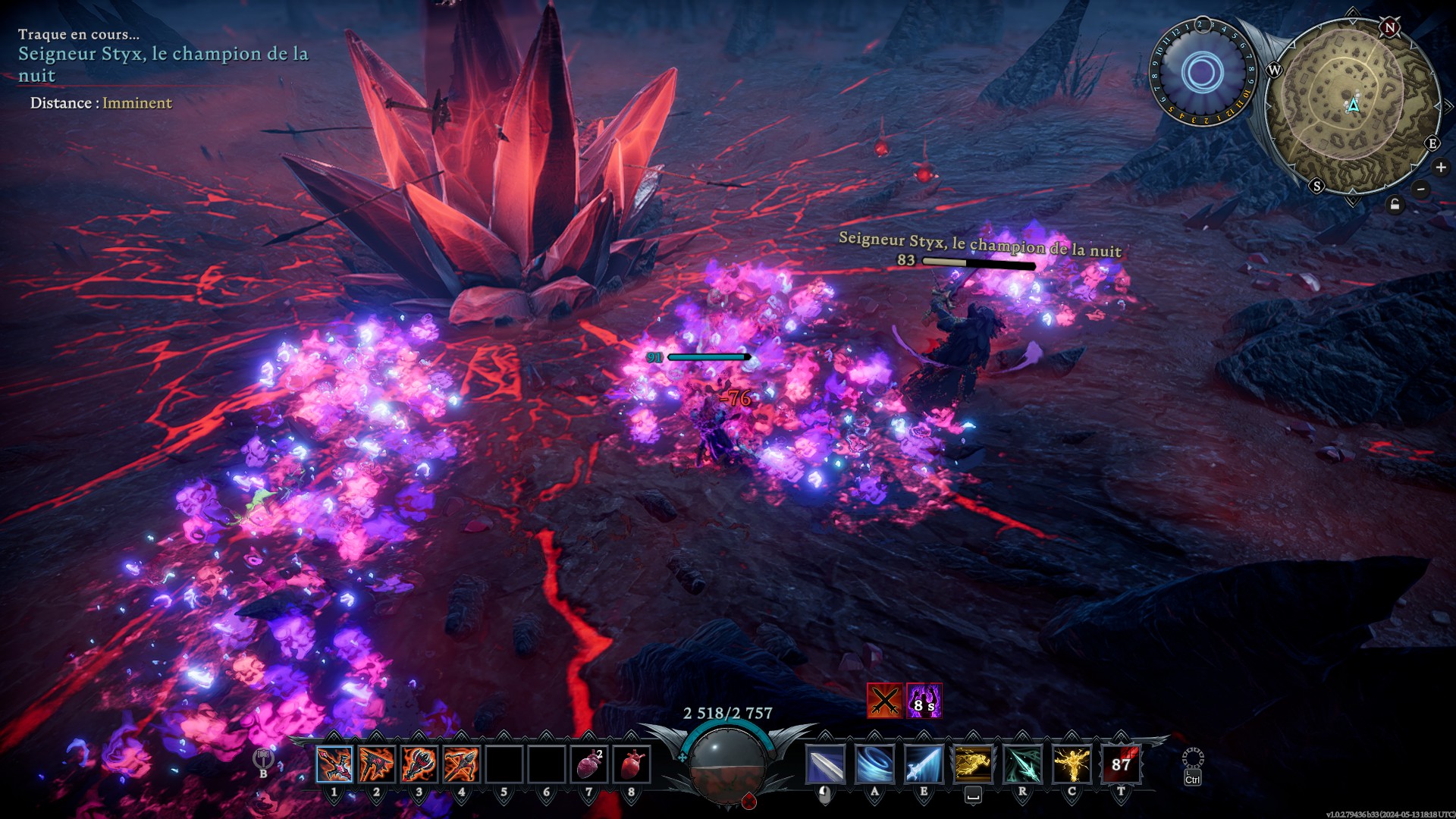Zoom out the minimap

coord(1421,190)
